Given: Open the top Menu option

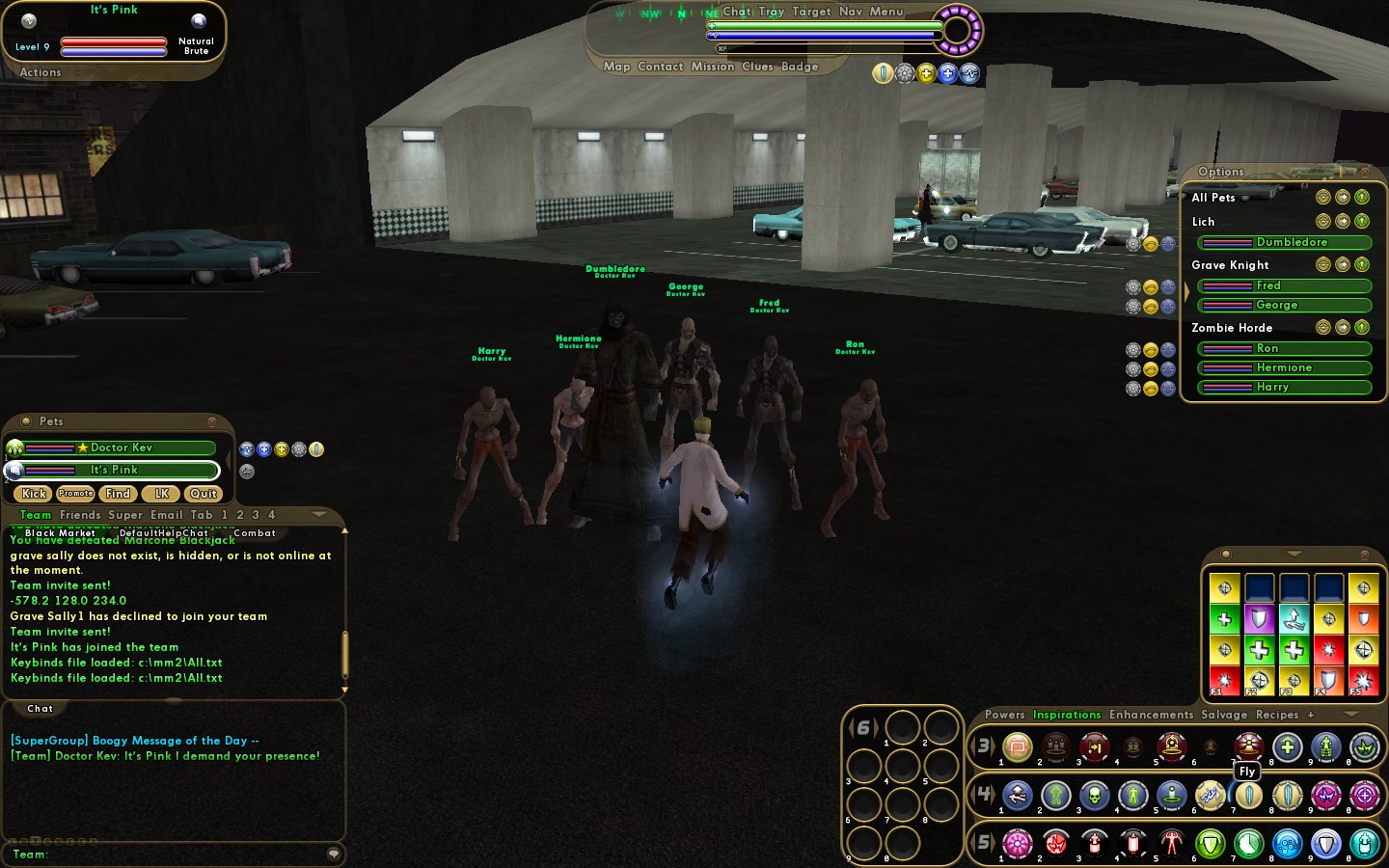Looking at the screenshot, I should (886, 12).
